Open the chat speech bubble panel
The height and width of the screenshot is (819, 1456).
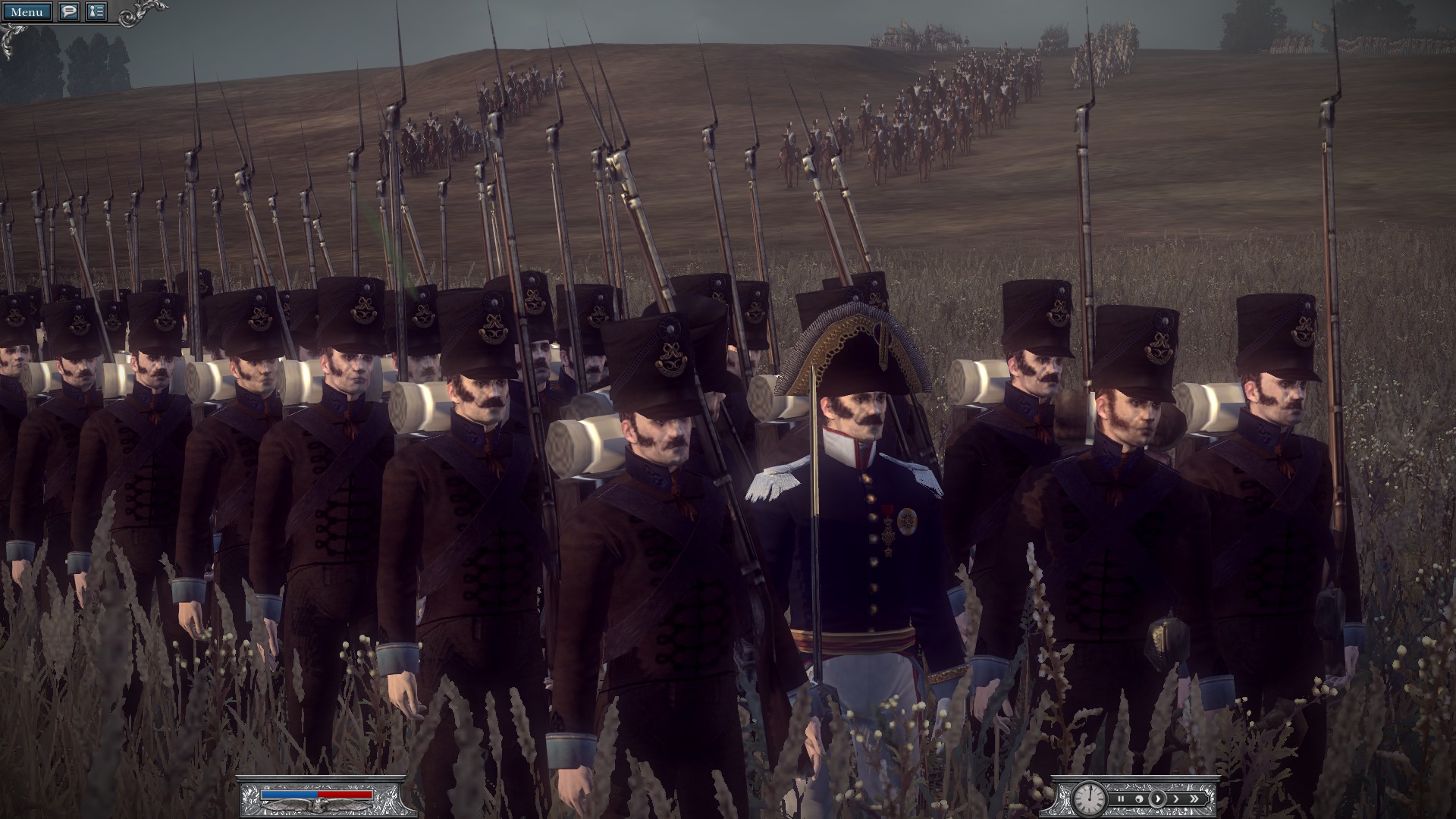click(x=69, y=13)
